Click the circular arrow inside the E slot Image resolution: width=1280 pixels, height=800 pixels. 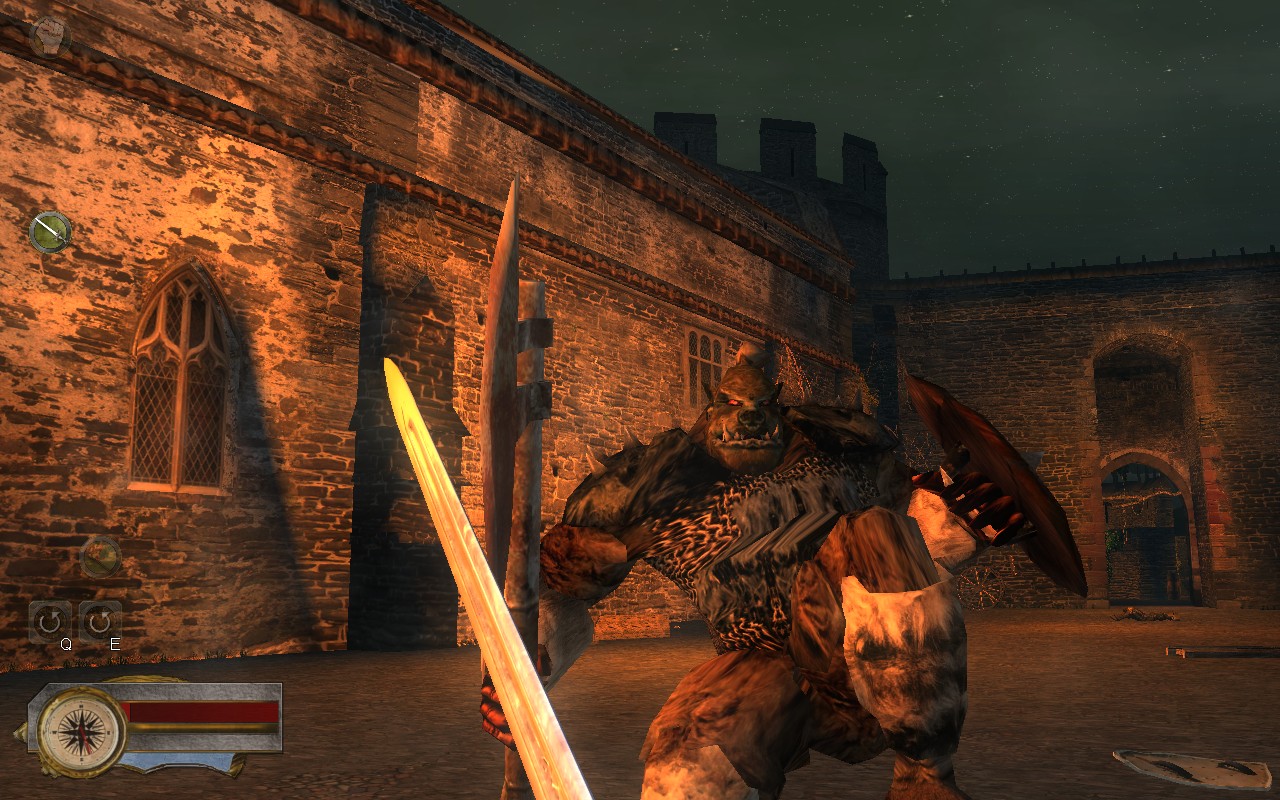coord(100,620)
